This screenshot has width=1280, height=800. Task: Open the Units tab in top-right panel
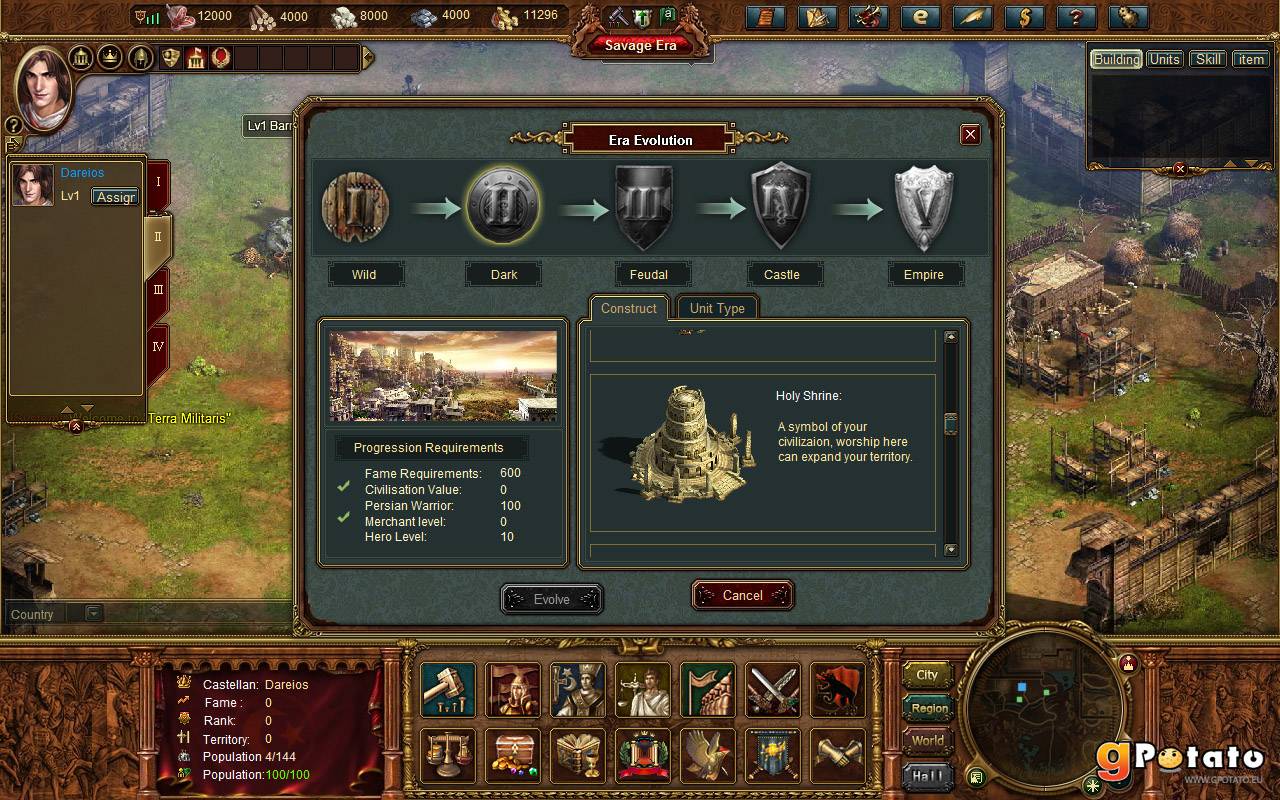tap(1164, 59)
